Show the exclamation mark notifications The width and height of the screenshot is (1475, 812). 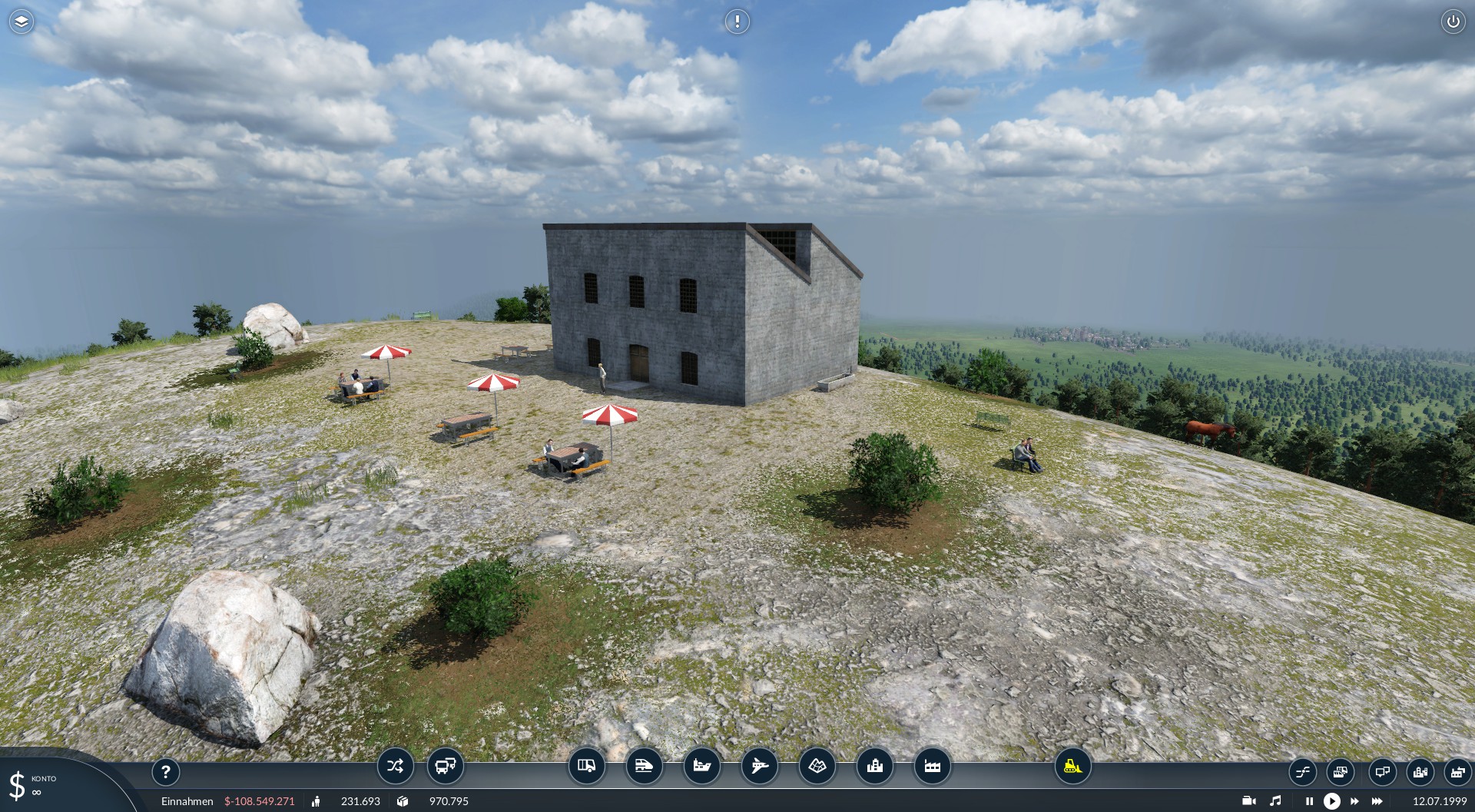737,22
